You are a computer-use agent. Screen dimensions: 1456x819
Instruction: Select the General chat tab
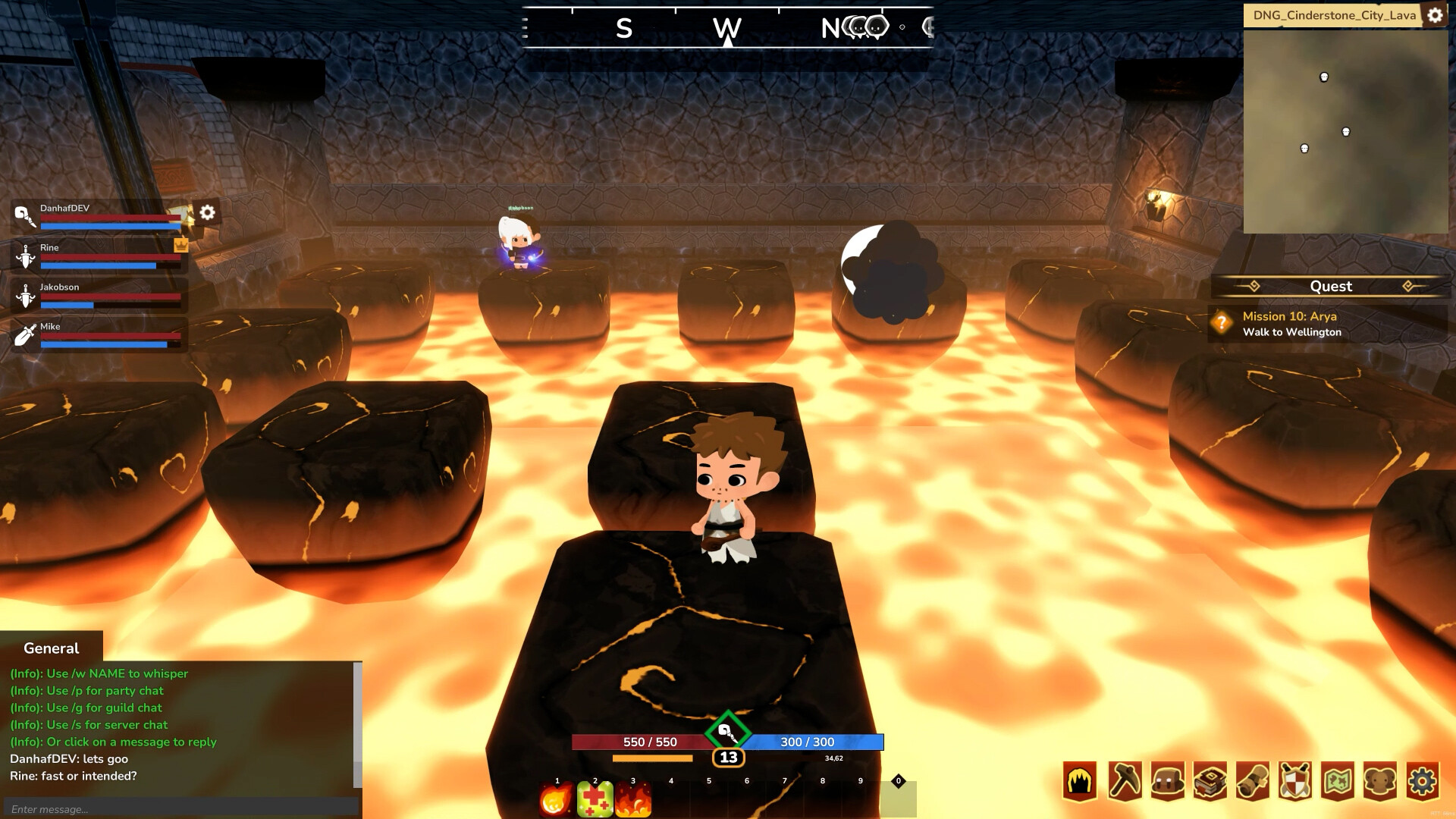(x=50, y=648)
